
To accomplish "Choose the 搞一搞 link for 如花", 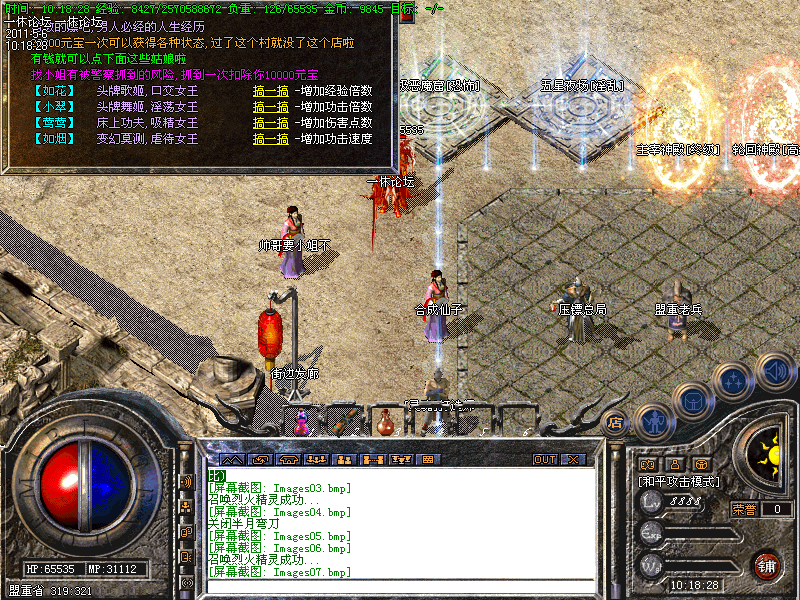I will pyautogui.click(x=271, y=90).
